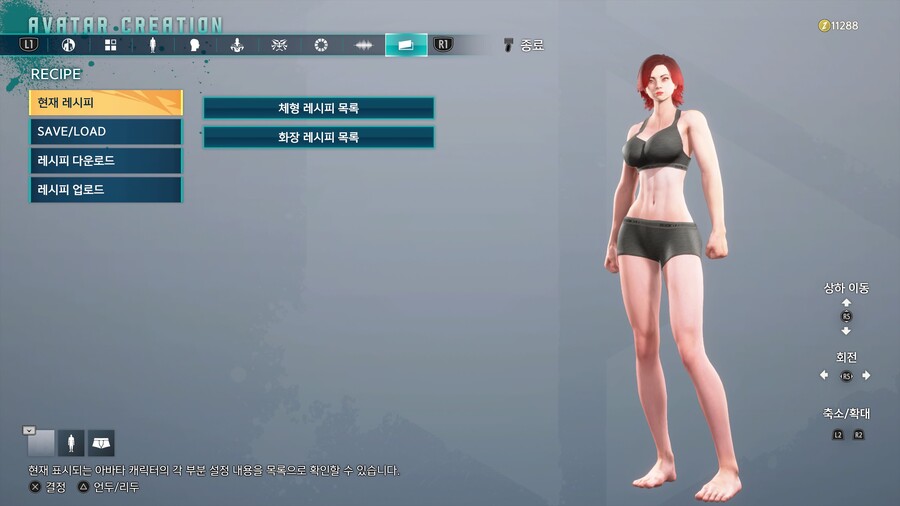Select the 현재 레시피 menu entry
Viewport: 900px width, 506px height.
tap(106, 103)
